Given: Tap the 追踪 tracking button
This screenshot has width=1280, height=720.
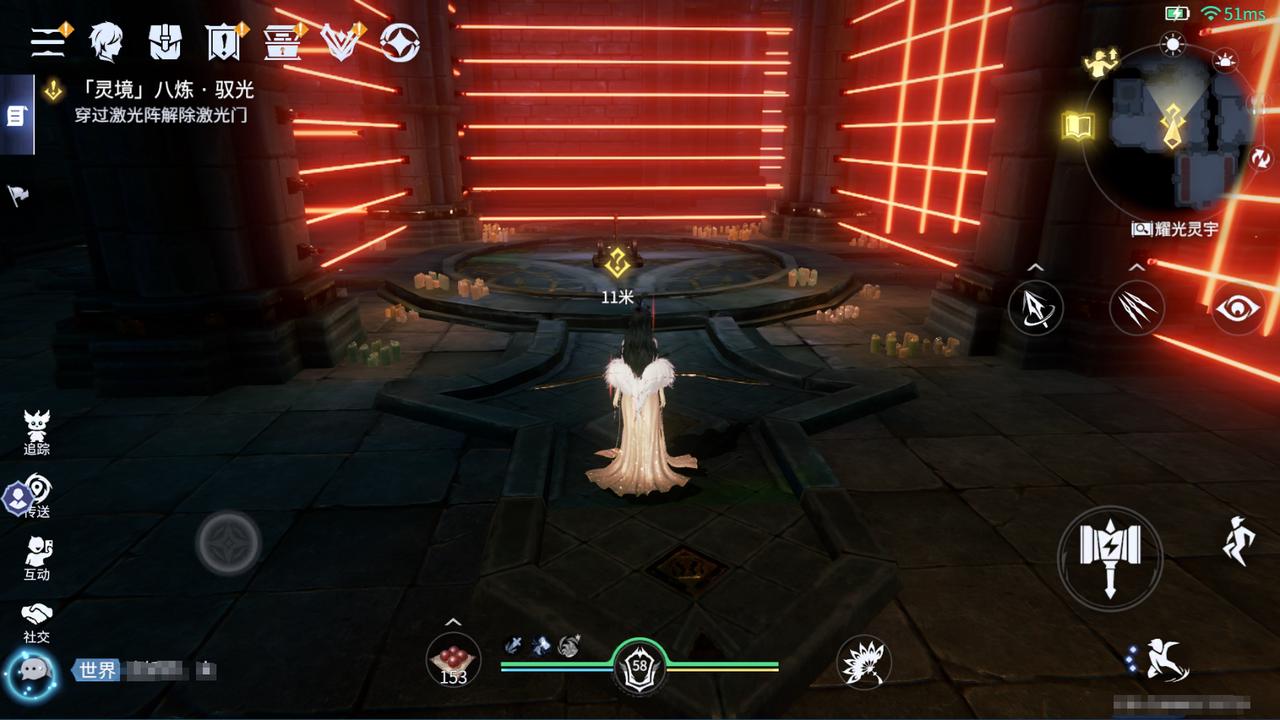Looking at the screenshot, I should 37,433.
